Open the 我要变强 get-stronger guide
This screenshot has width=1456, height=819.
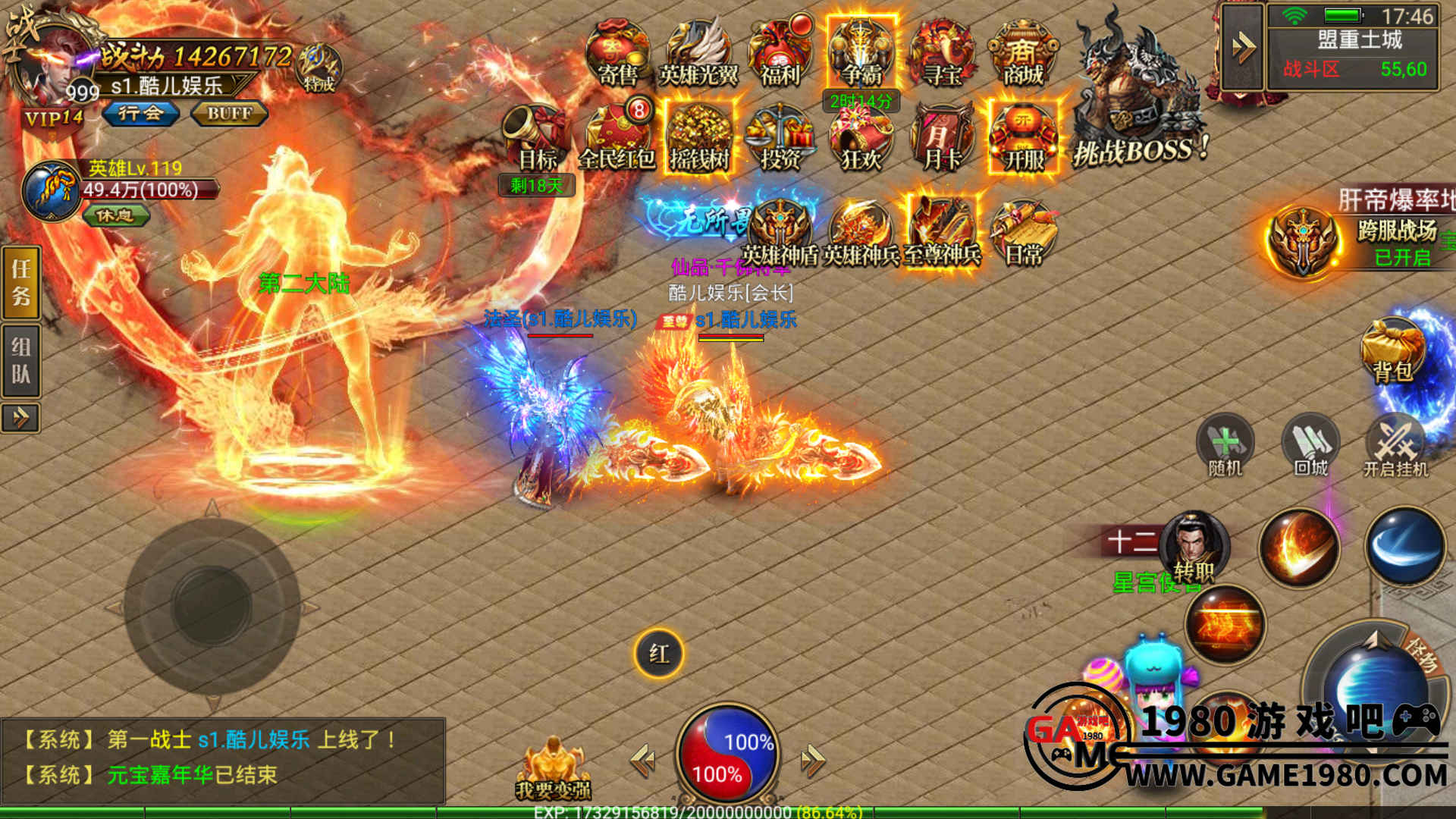point(554,767)
